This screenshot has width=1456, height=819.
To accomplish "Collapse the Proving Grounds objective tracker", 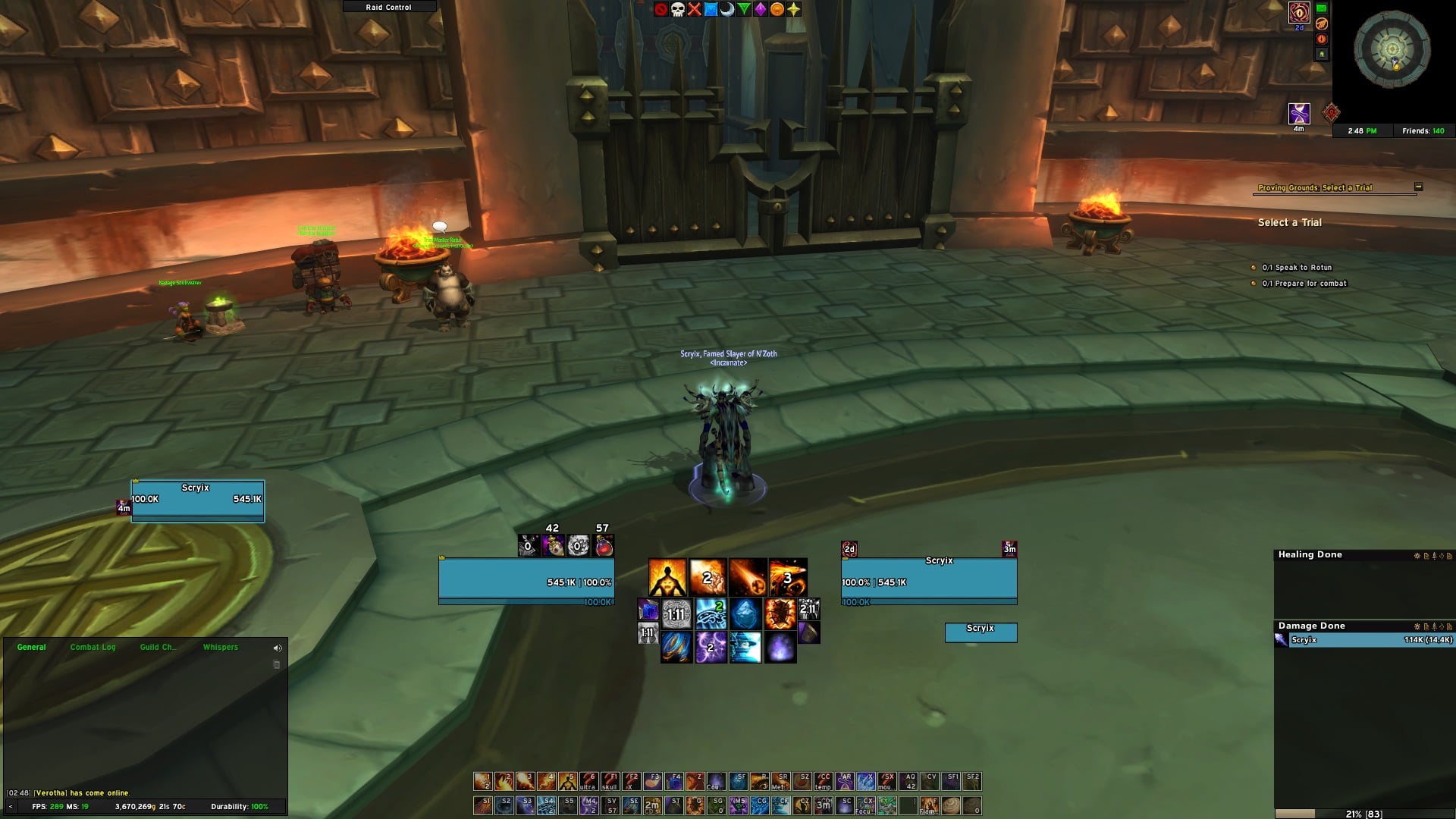I will [1418, 187].
